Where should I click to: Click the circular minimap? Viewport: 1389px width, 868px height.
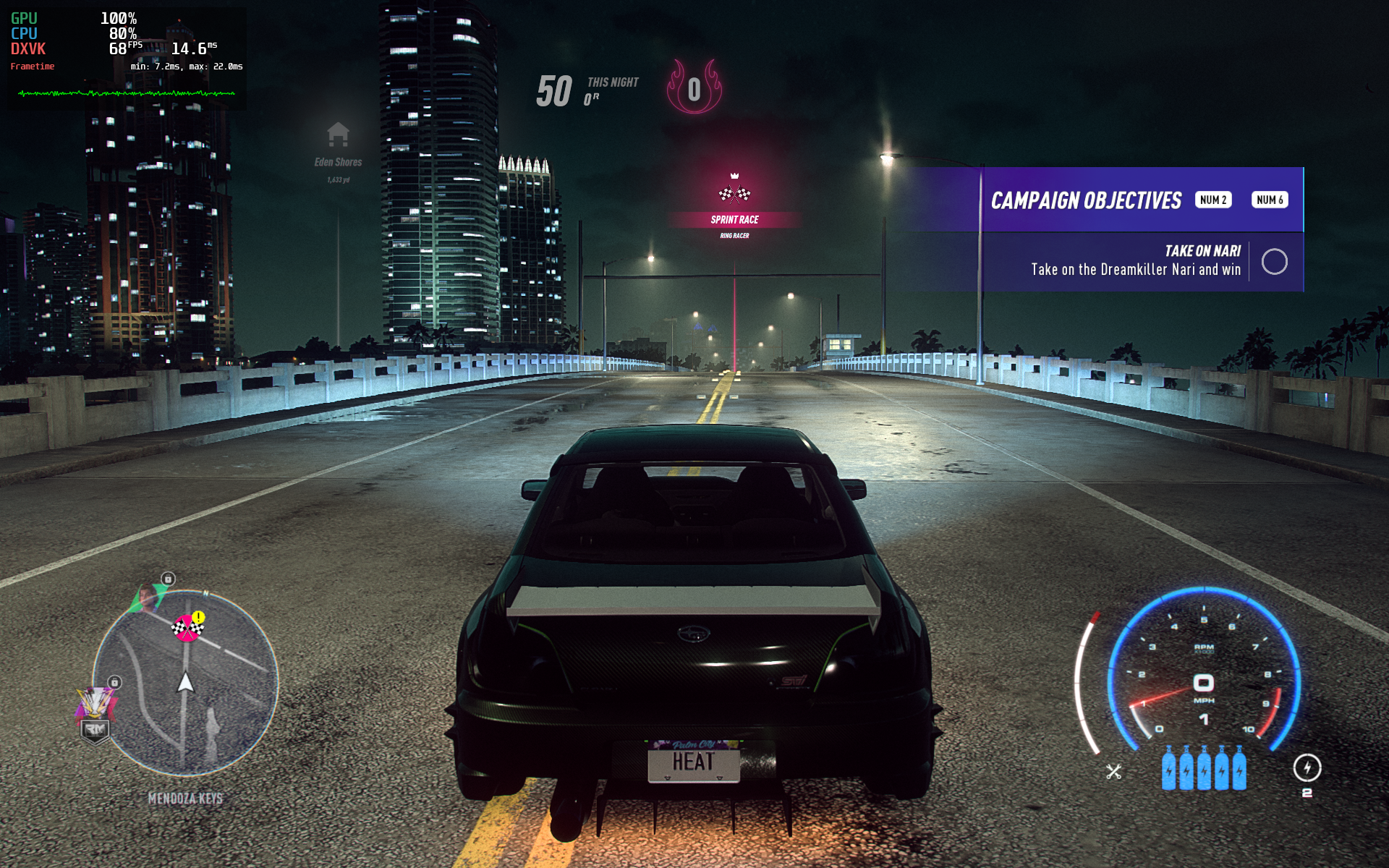pos(185,684)
